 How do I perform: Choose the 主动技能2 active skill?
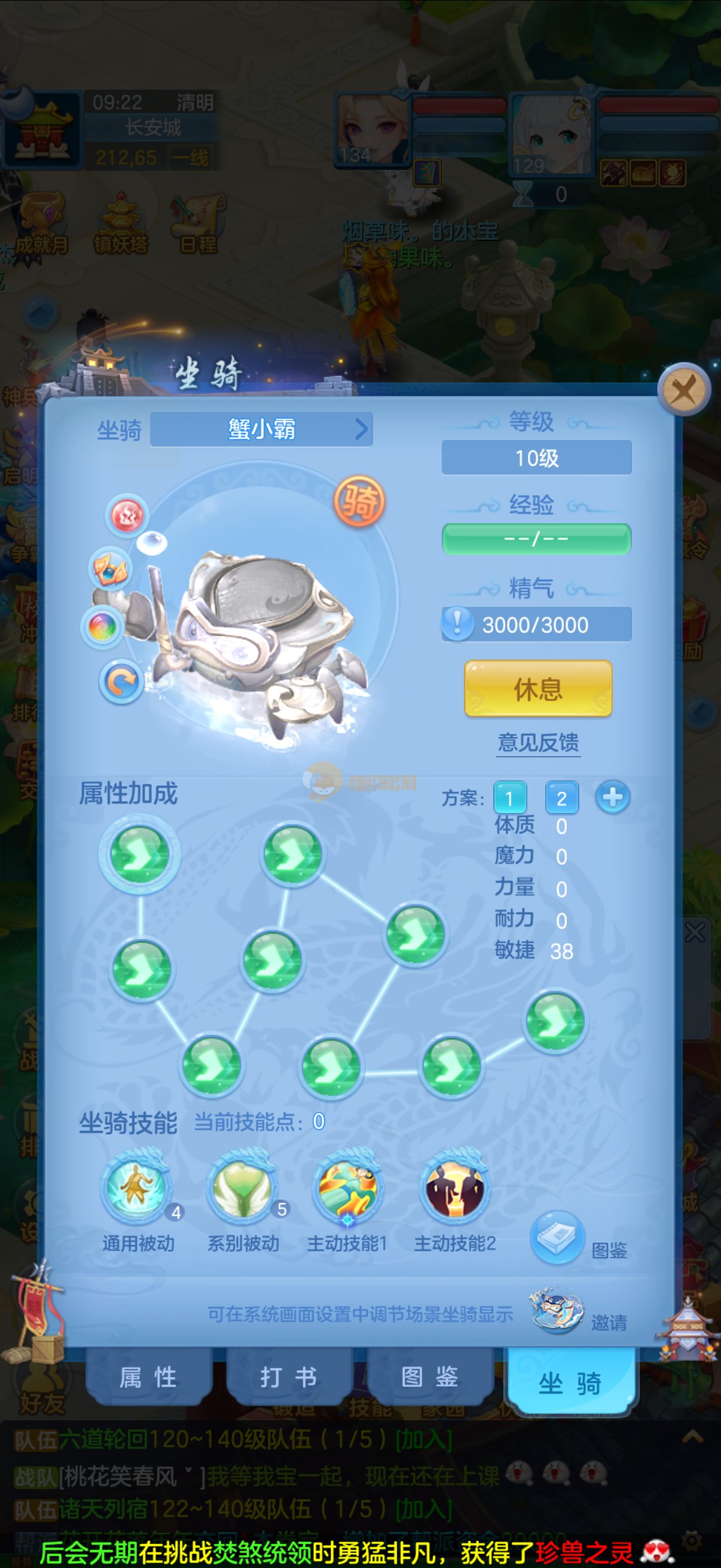454,1187
